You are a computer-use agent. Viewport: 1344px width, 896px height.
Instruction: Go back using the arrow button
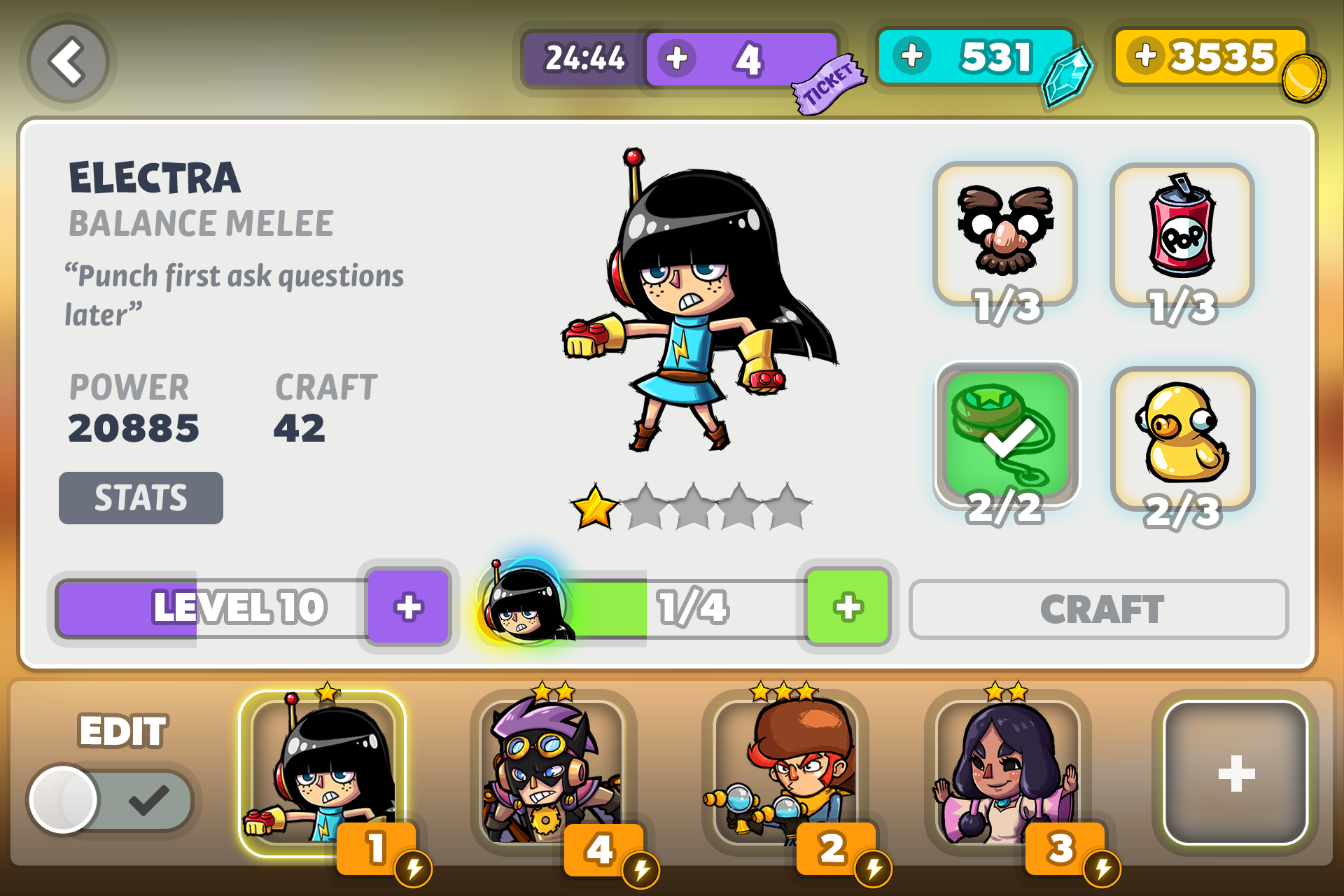(x=68, y=62)
